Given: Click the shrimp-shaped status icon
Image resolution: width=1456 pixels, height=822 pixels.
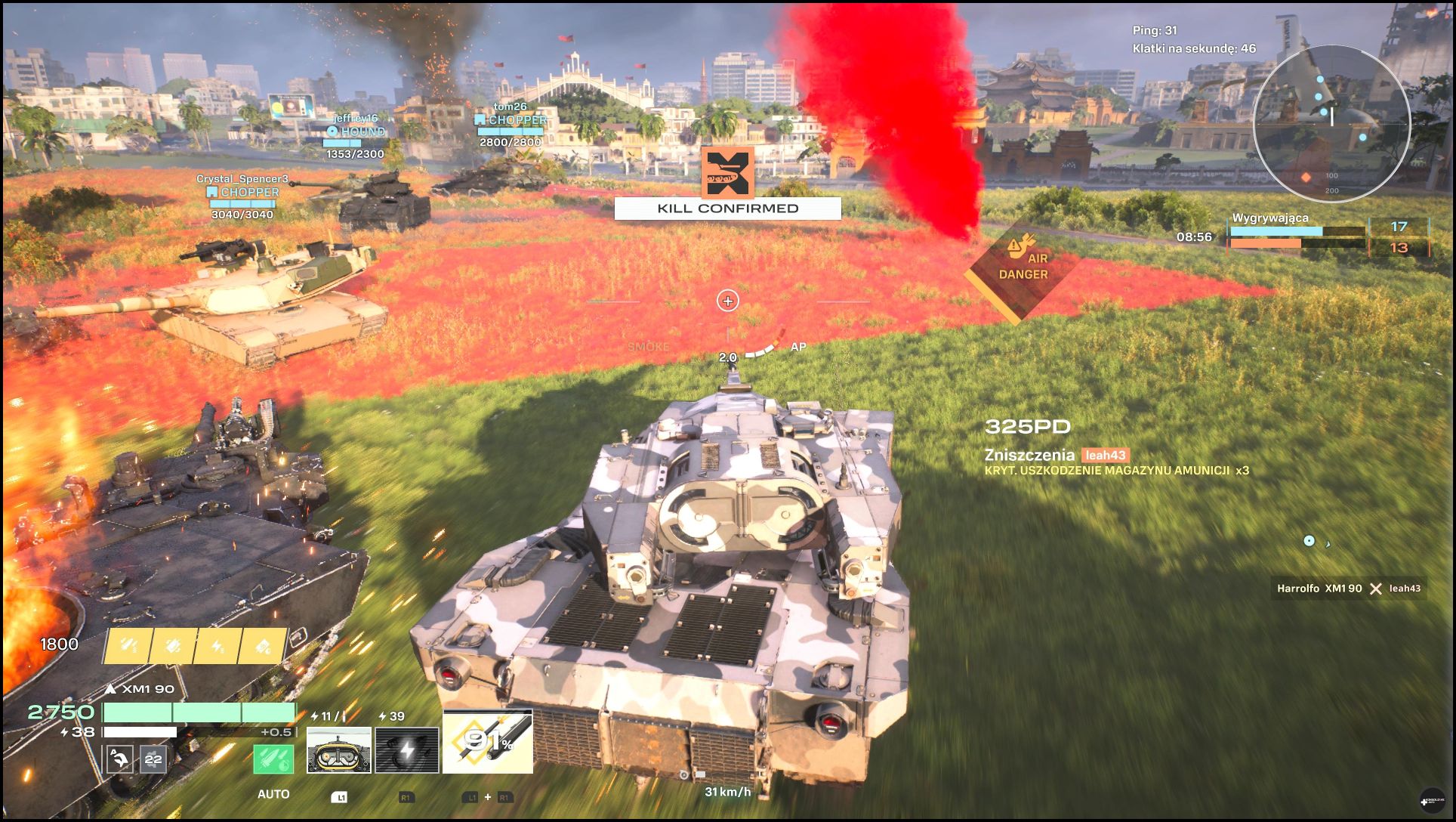Looking at the screenshot, I should (x=120, y=759).
